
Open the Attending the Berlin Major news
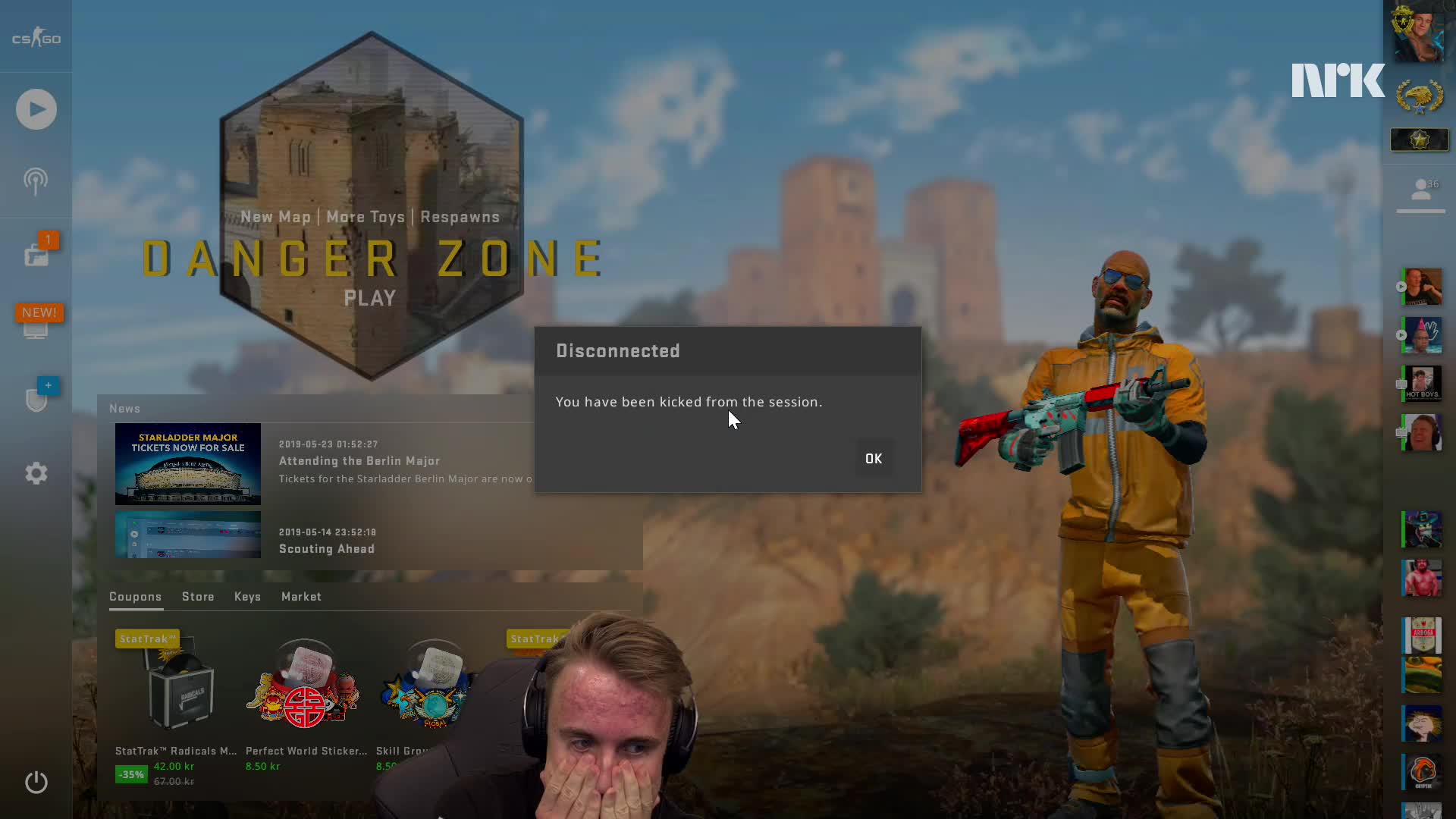359,461
